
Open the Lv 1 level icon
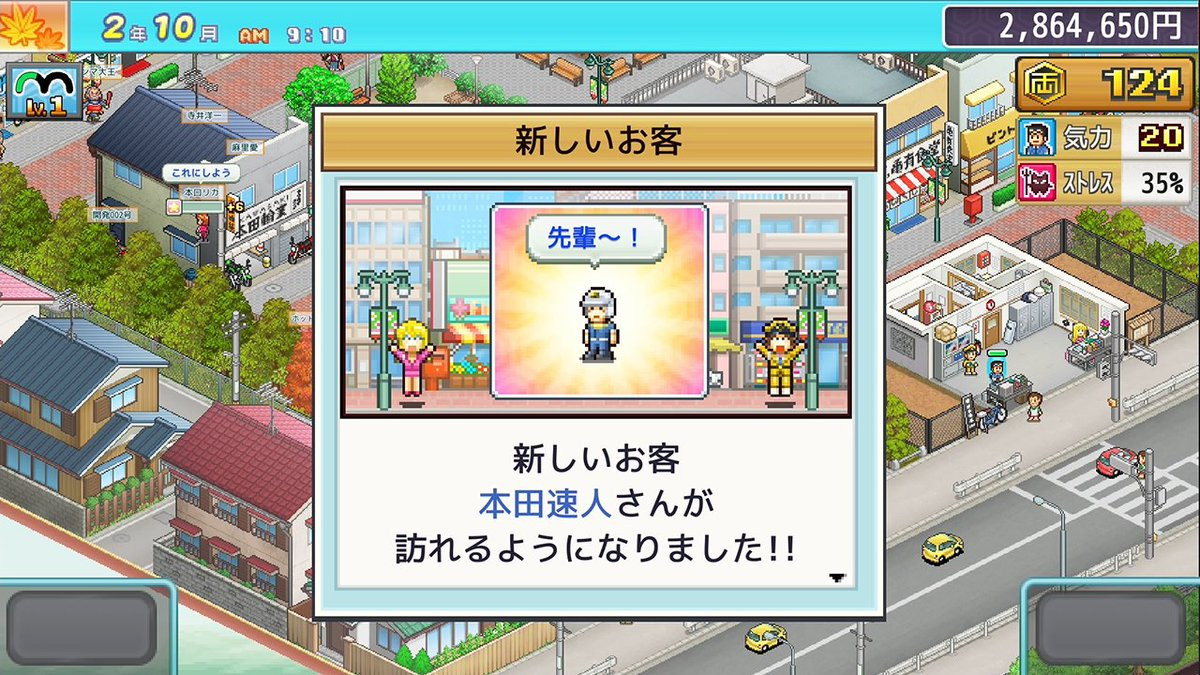tap(41, 94)
